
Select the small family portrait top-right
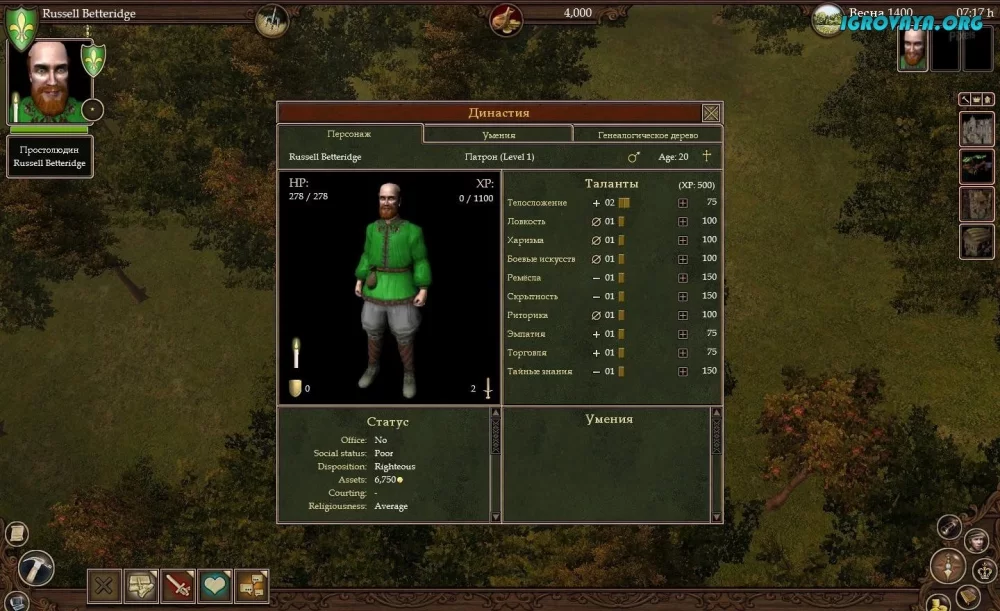(x=912, y=50)
